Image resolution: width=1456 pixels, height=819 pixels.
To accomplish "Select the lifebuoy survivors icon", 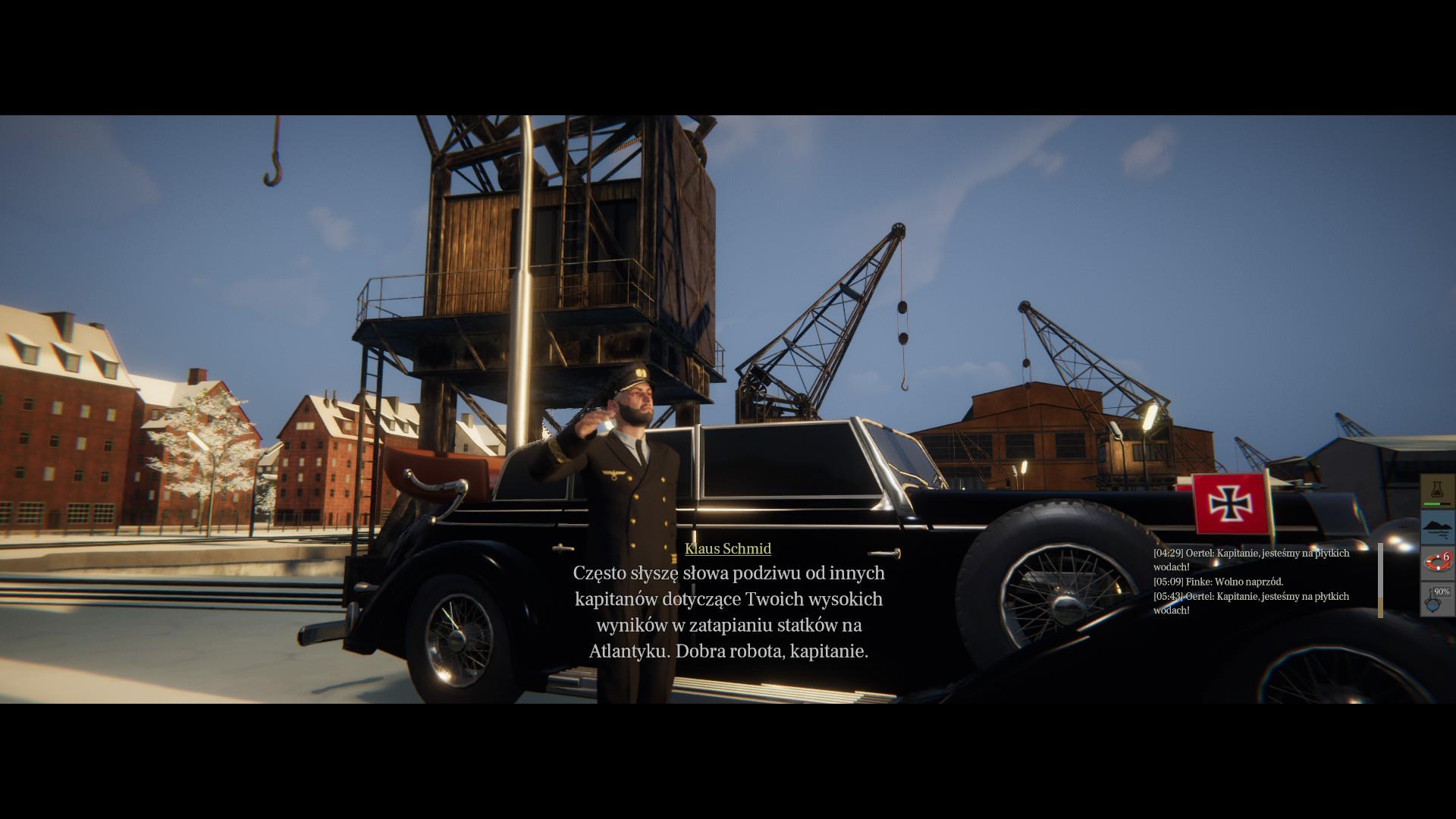I will (1437, 563).
